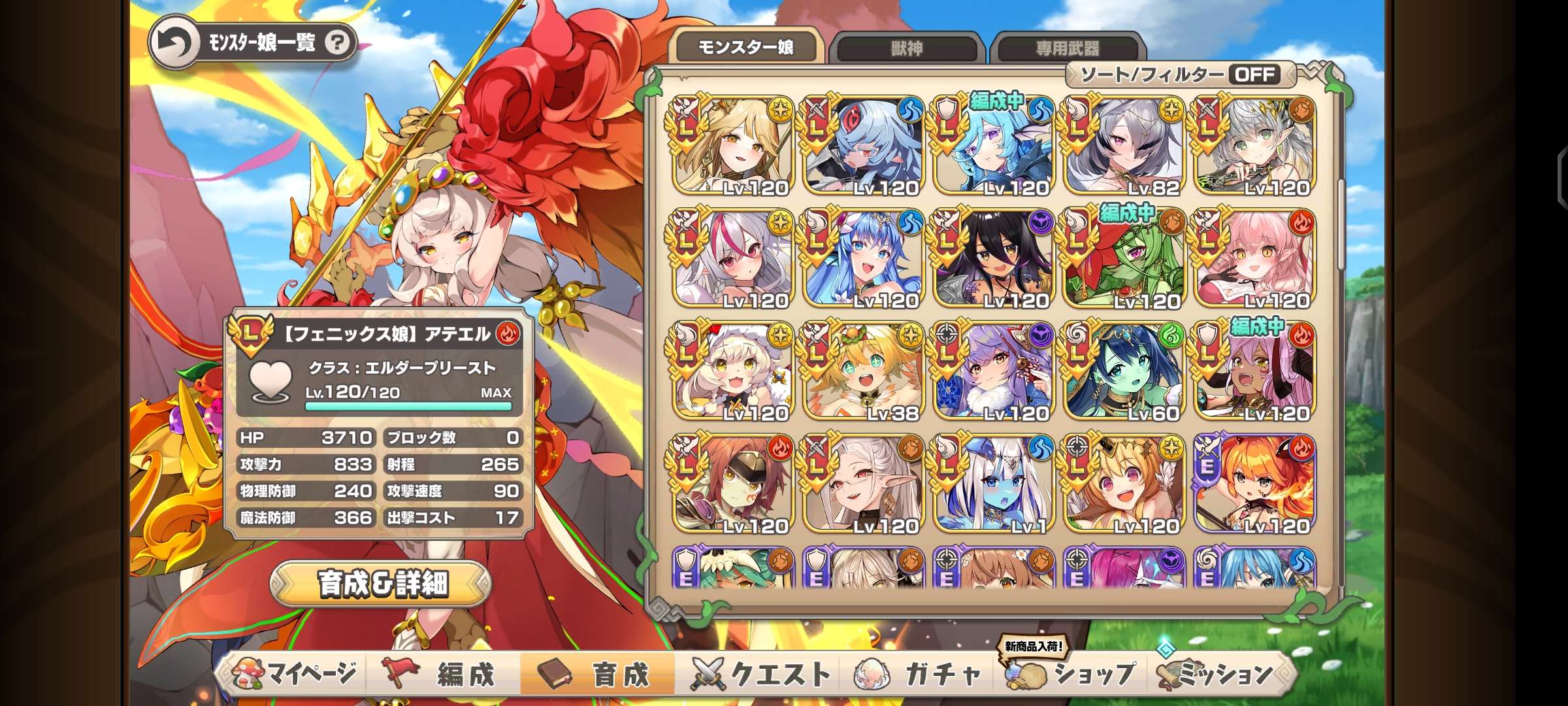Select the 育成 menu entry

[597, 674]
